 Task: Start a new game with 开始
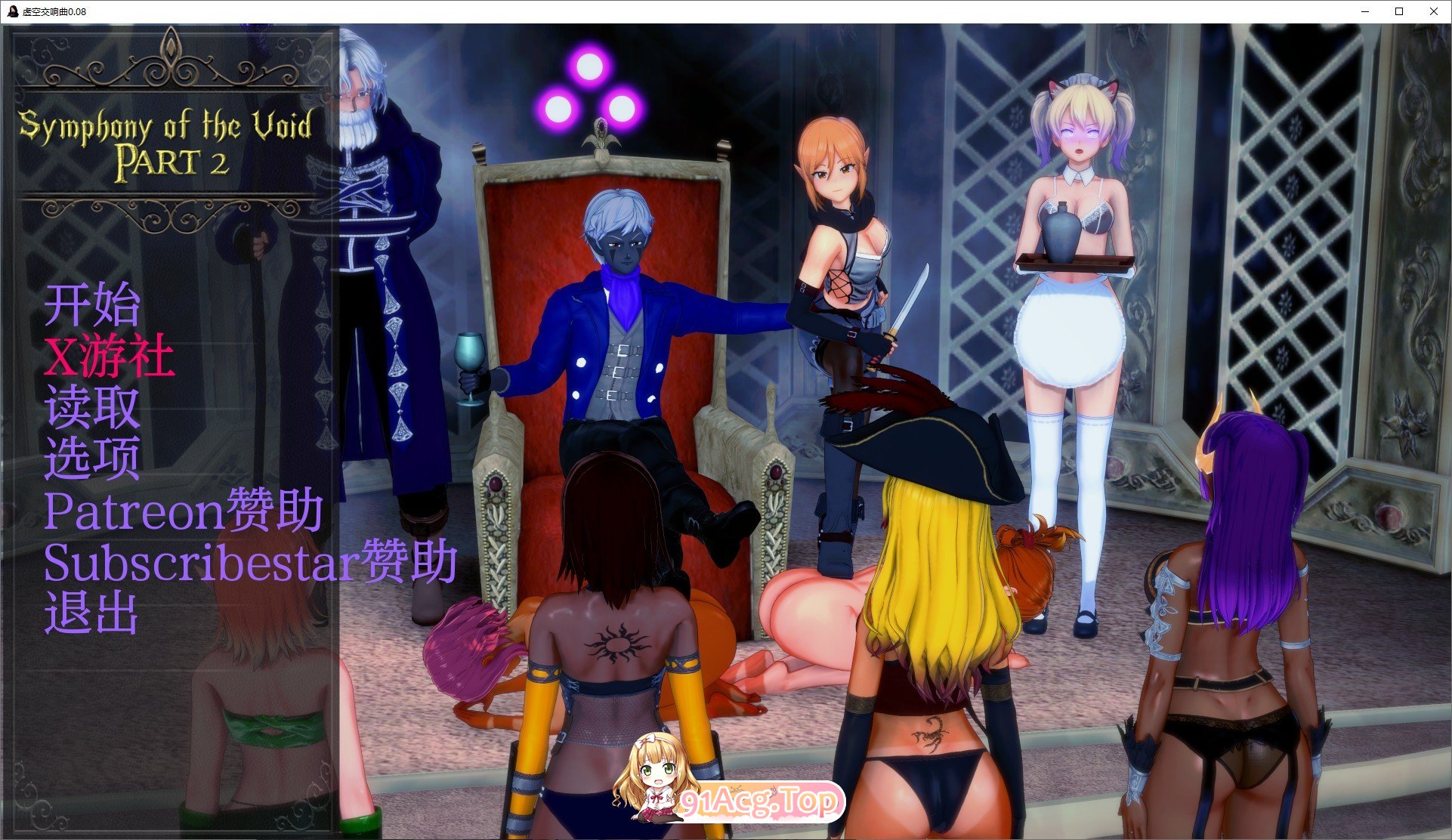pyautogui.click(x=93, y=306)
